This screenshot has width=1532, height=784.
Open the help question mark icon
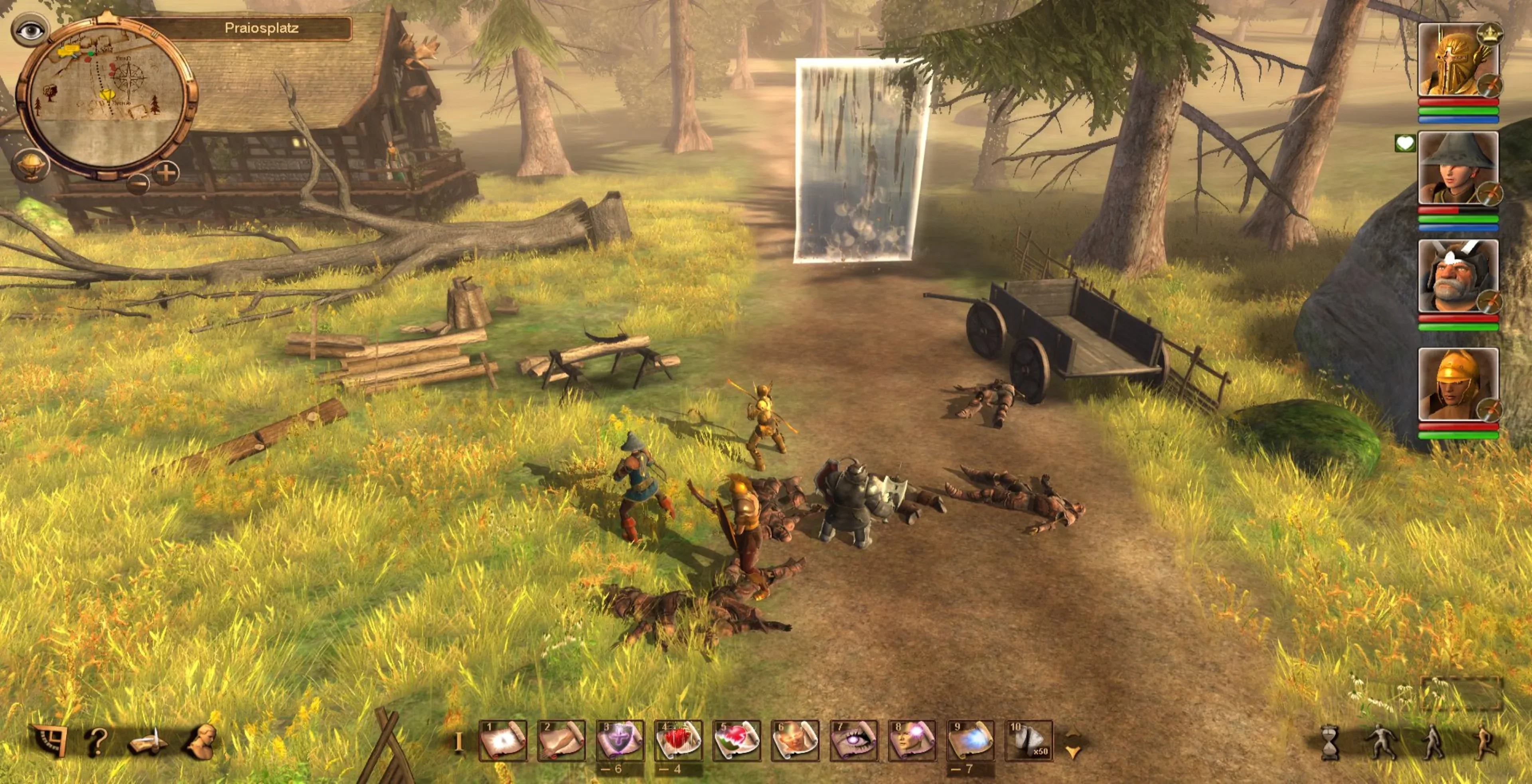pos(96,742)
